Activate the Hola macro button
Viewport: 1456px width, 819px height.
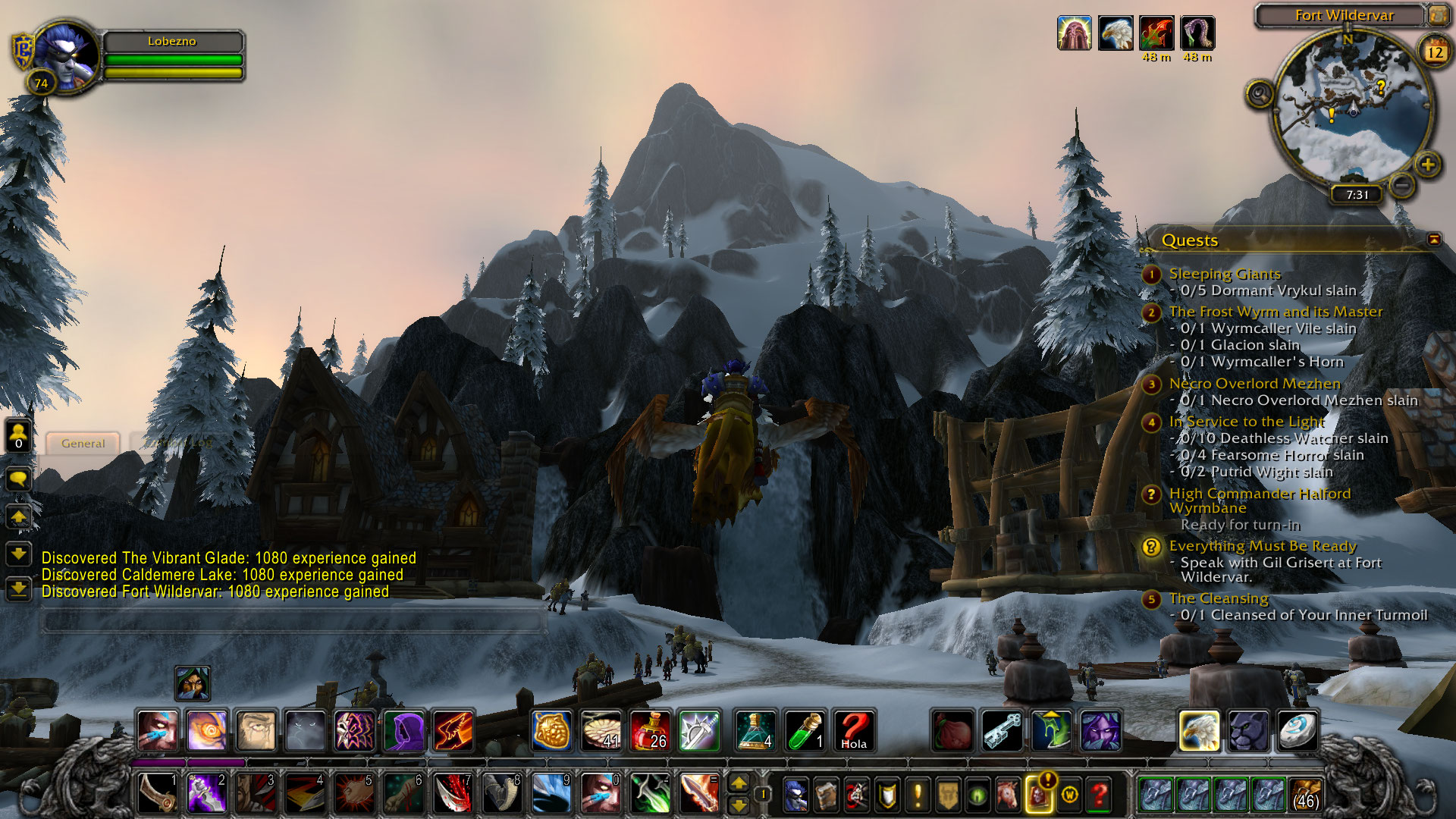(x=854, y=731)
